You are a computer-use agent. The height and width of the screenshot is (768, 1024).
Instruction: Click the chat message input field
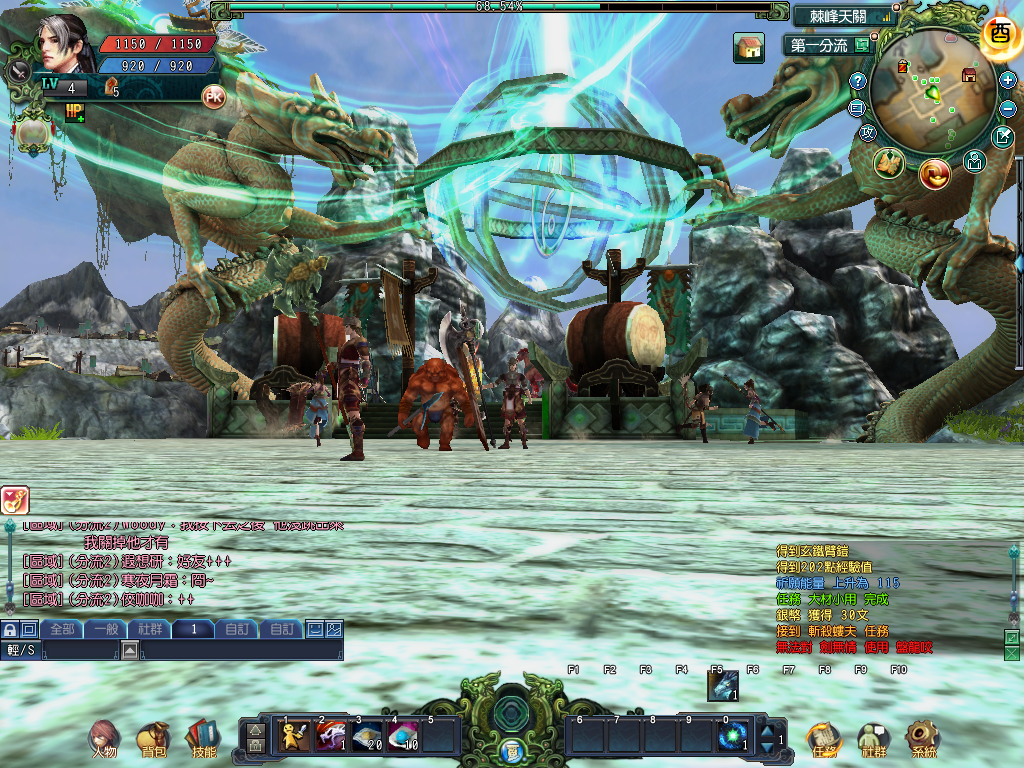tap(240, 651)
